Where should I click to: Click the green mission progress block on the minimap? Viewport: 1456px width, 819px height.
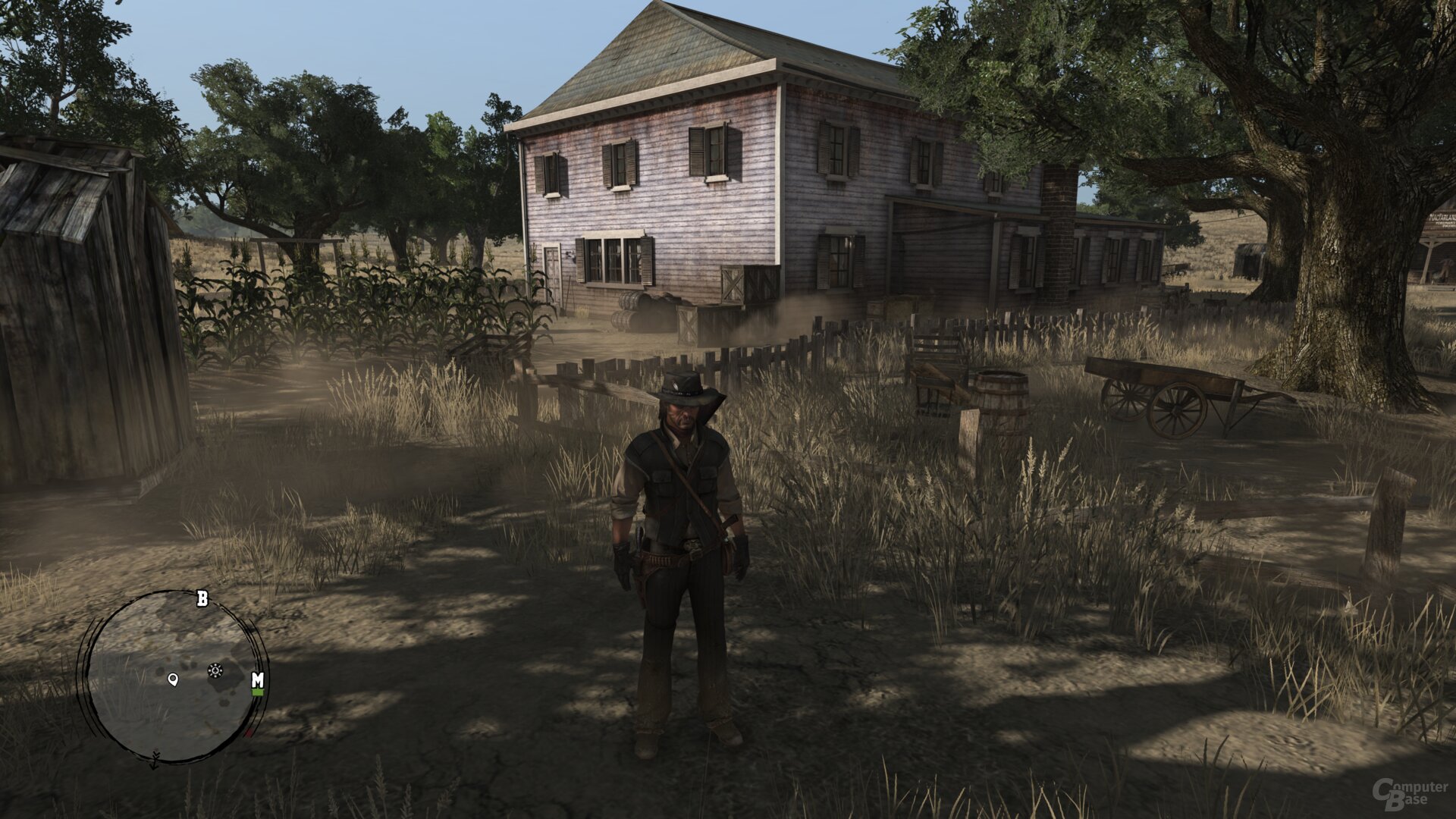[258, 692]
